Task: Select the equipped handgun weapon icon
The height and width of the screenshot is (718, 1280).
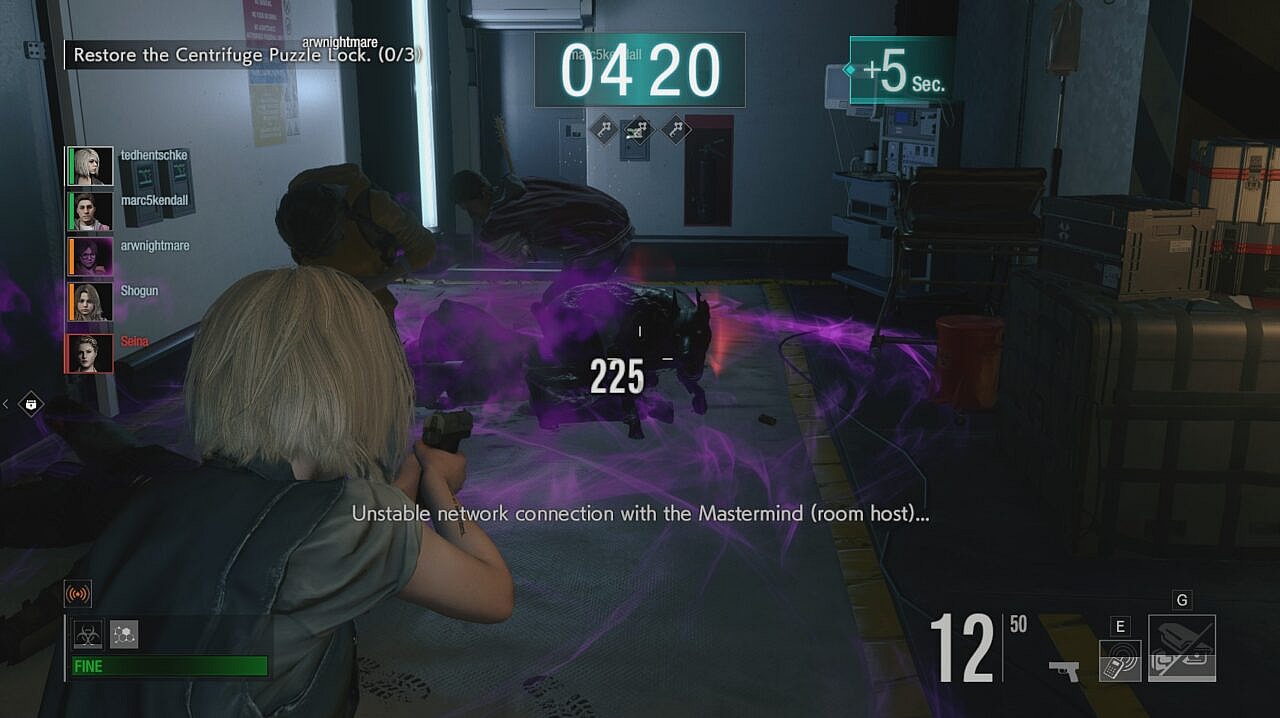Action: [x=1063, y=669]
